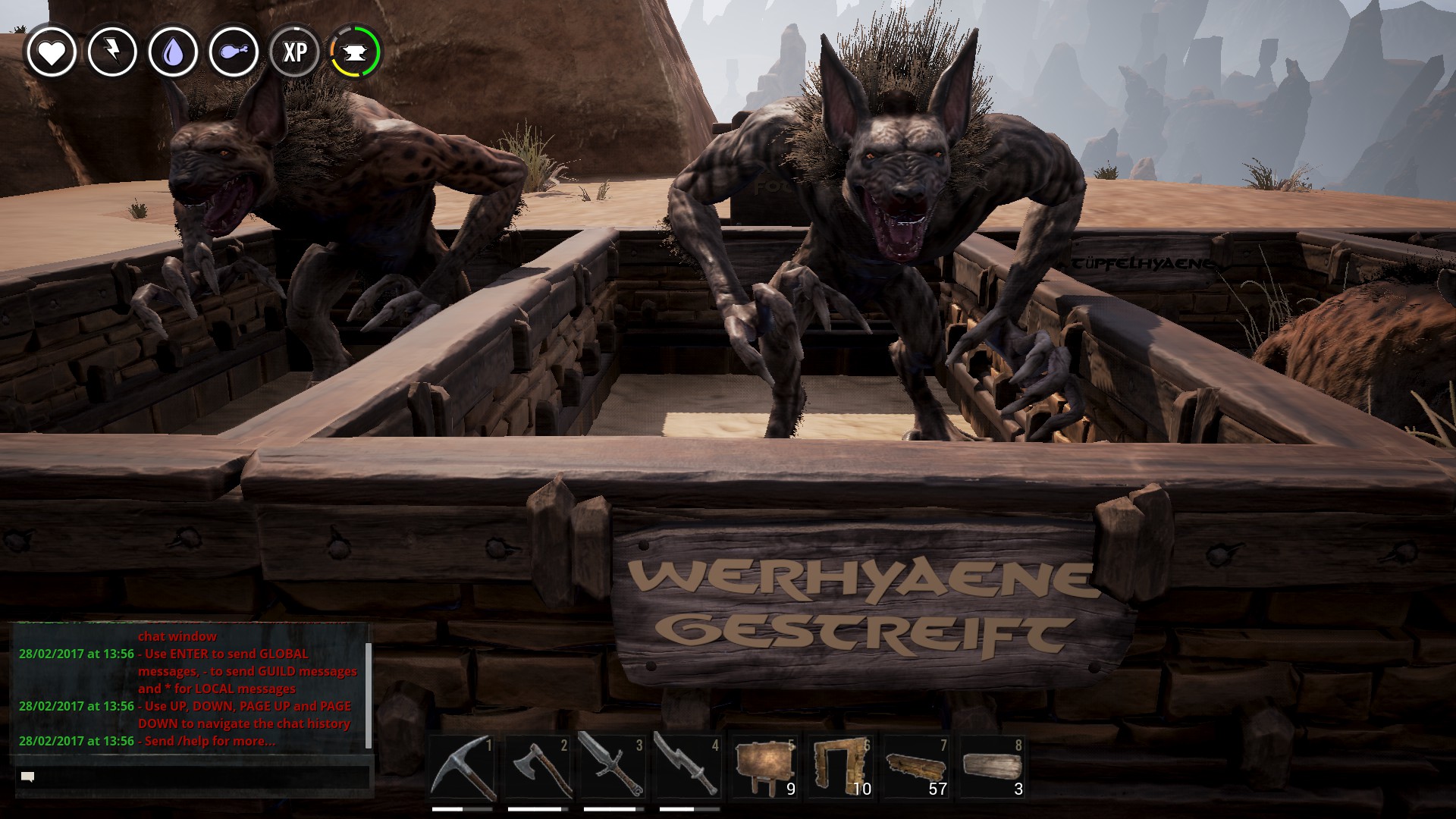Image resolution: width=1456 pixels, height=819 pixels.
Task: Click the anvil encumbrance icon
Action: pyautogui.click(x=355, y=52)
